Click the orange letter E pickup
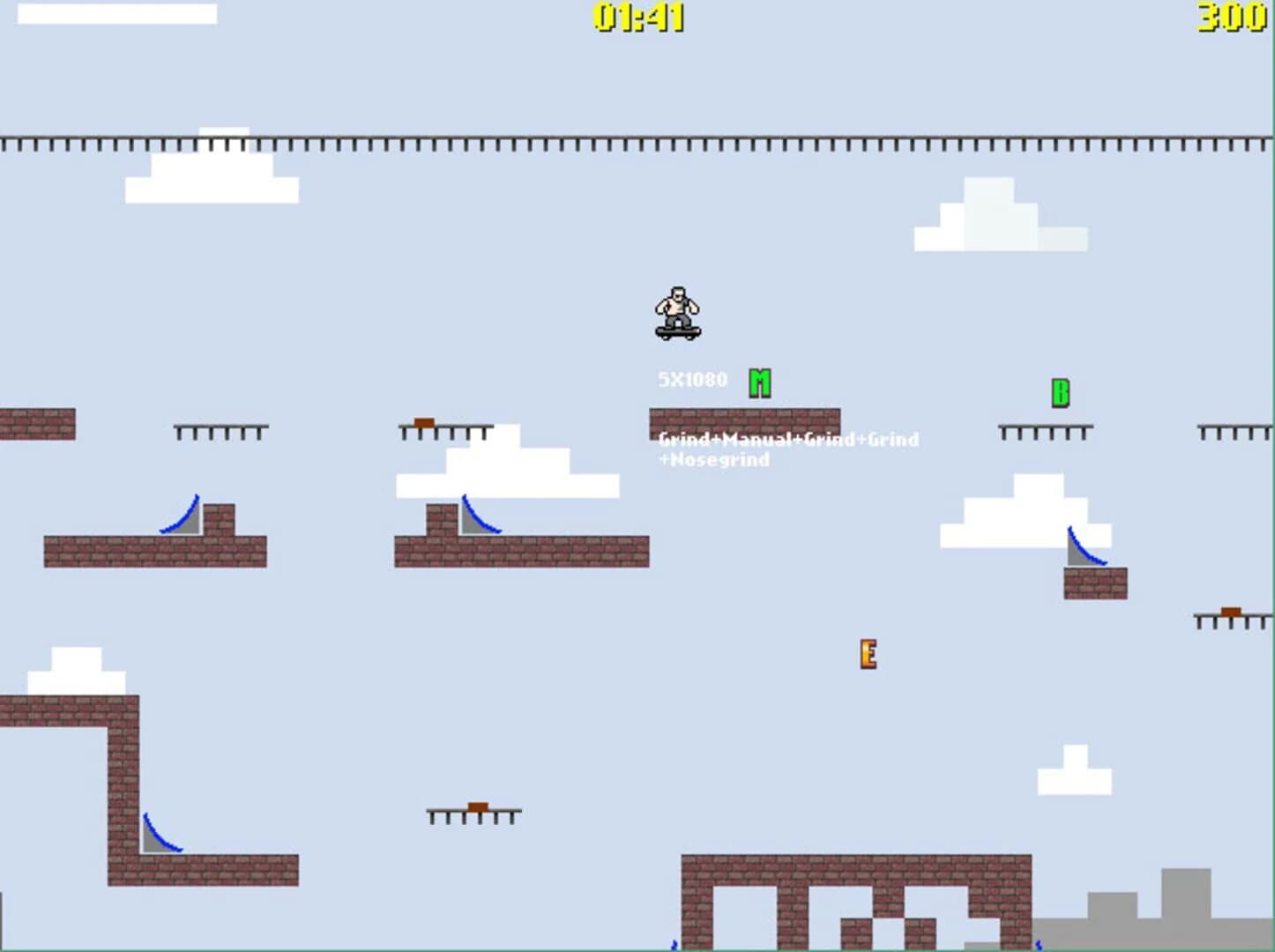 [869, 654]
